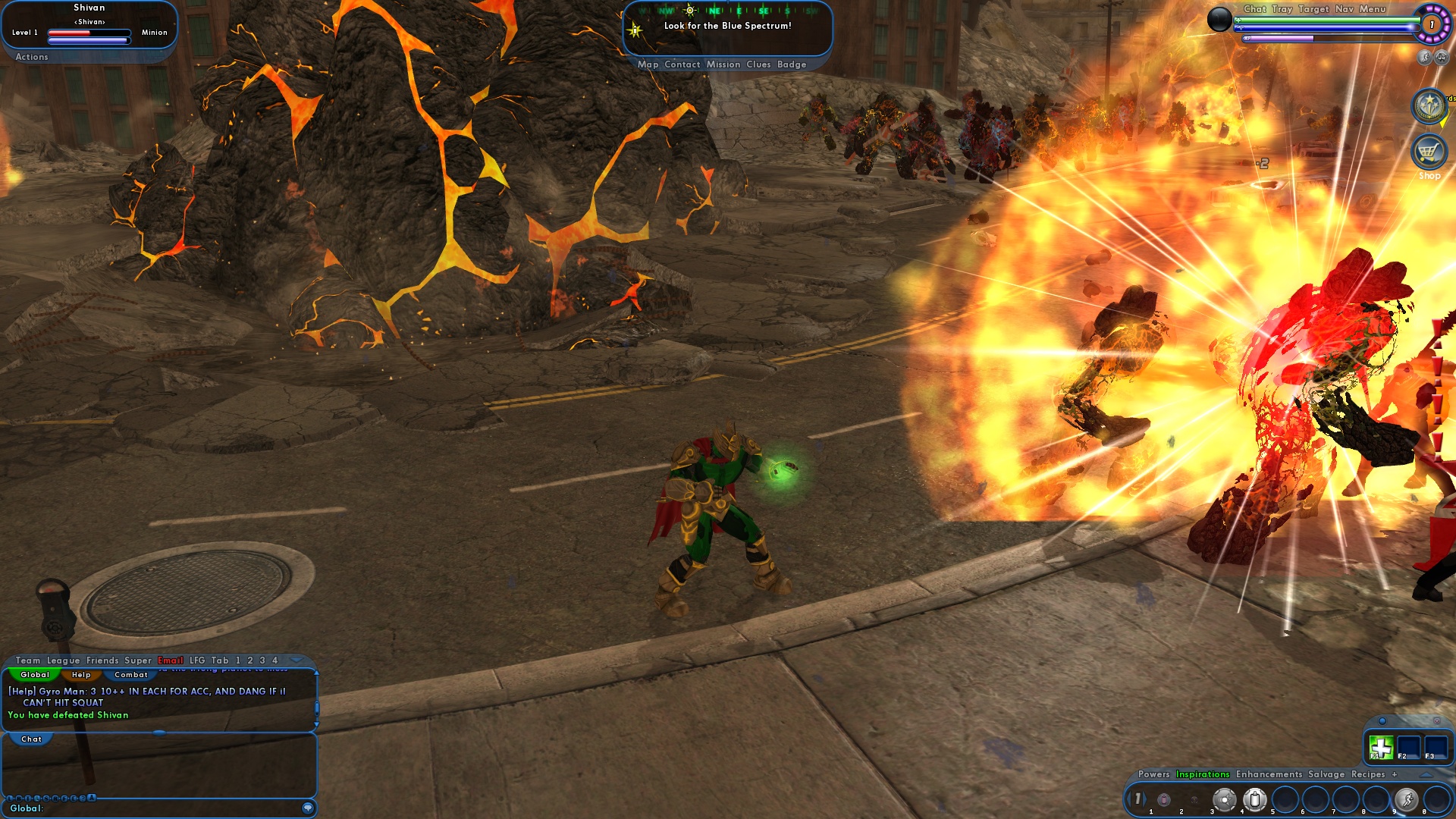Screen dimensions: 1456x819
Task: Switch chat to the Help tab
Action: tap(81, 675)
